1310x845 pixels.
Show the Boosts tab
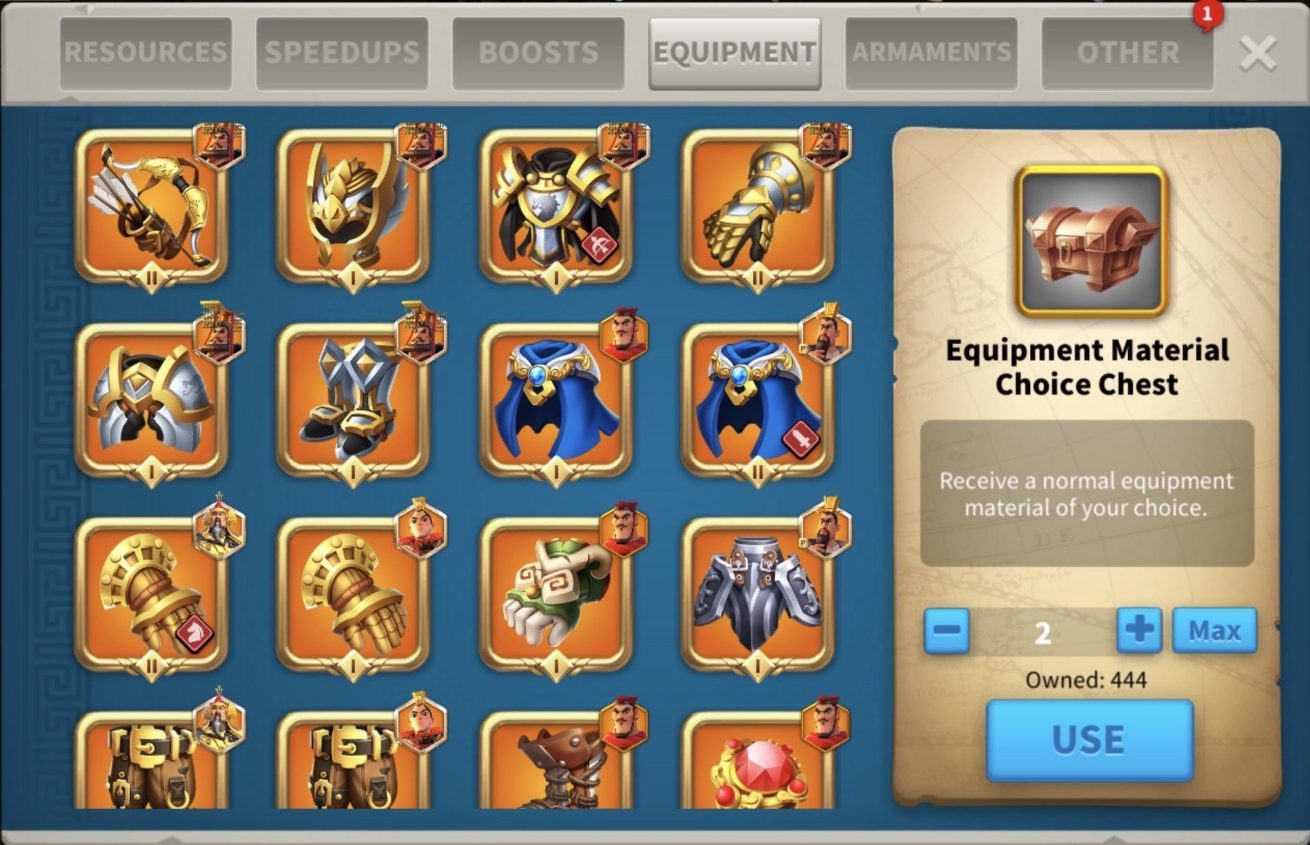[x=538, y=53]
